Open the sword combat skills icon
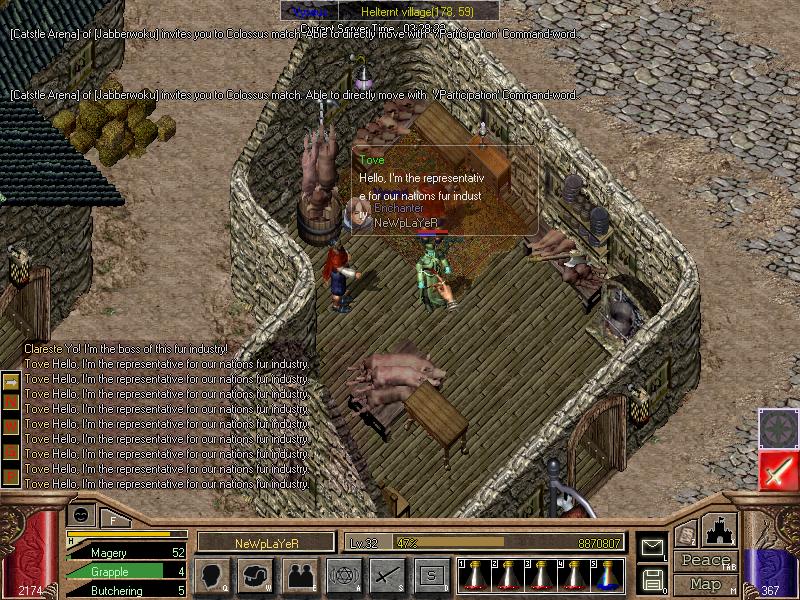The image size is (800, 600). [x=388, y=575]
